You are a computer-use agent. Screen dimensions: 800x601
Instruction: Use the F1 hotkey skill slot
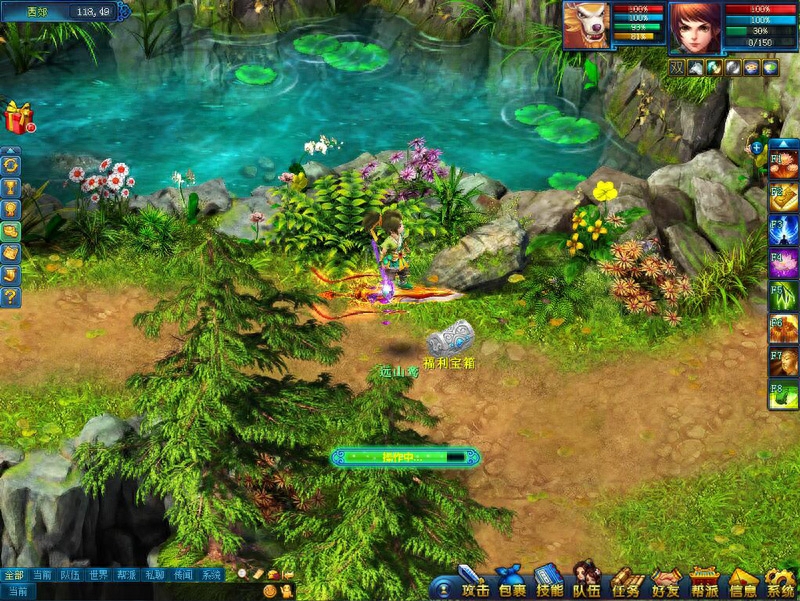pyautogui.click(x=783, y=161)
